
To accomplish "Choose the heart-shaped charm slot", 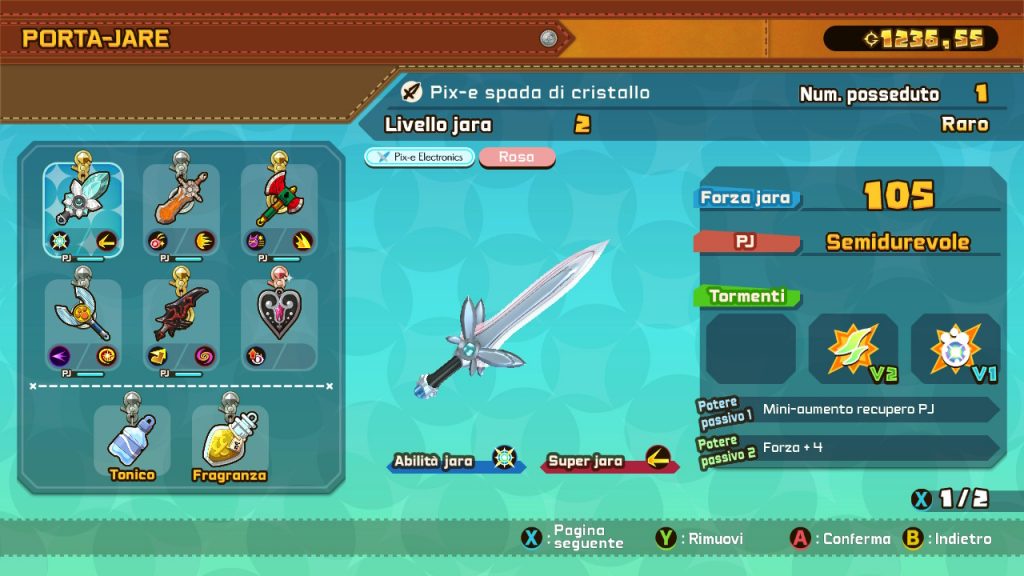I will [x=279, y=324].
